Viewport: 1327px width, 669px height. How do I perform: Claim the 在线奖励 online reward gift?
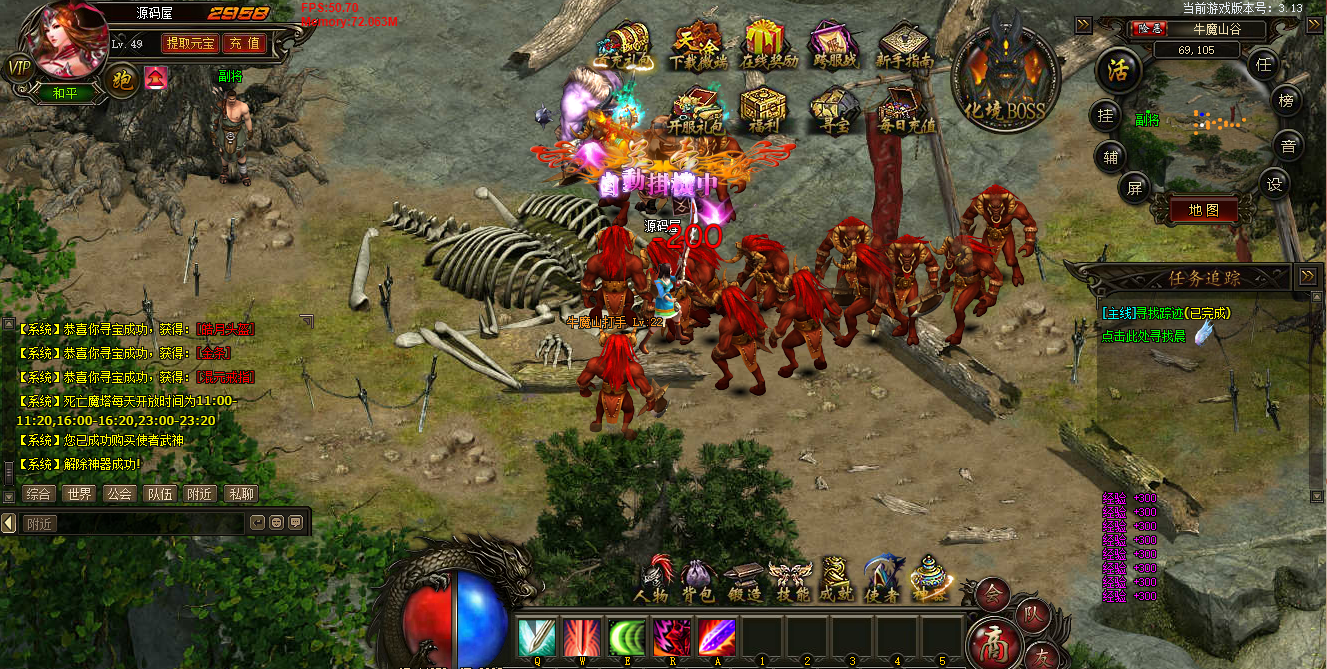point(769,44)
